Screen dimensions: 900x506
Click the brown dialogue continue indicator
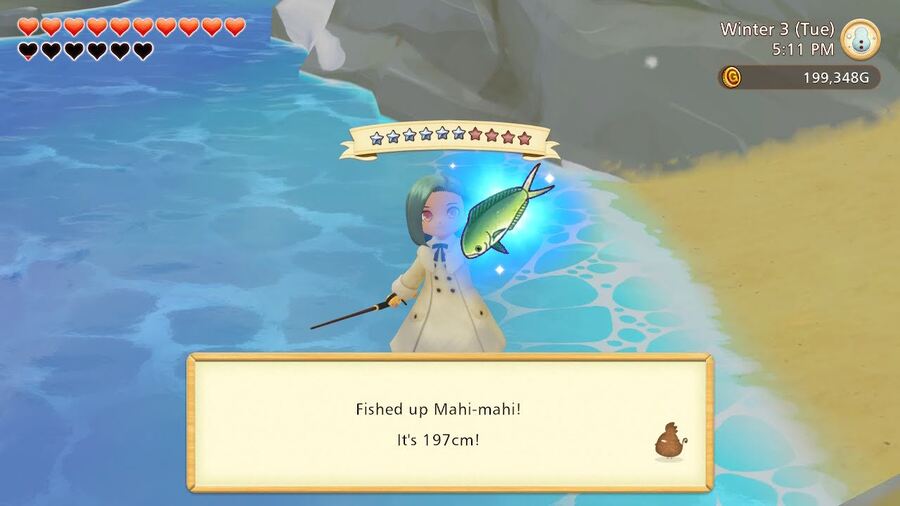tap(668, 441)
